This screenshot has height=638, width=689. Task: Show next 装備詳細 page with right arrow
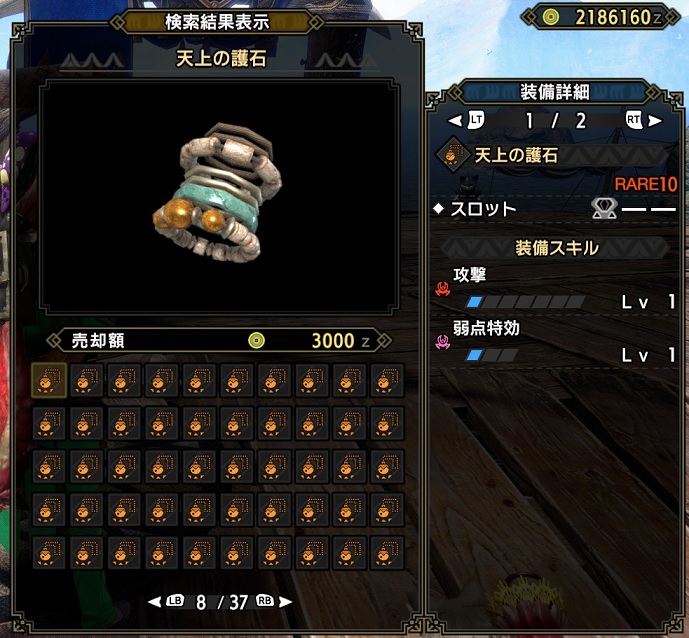pos(656,121)
